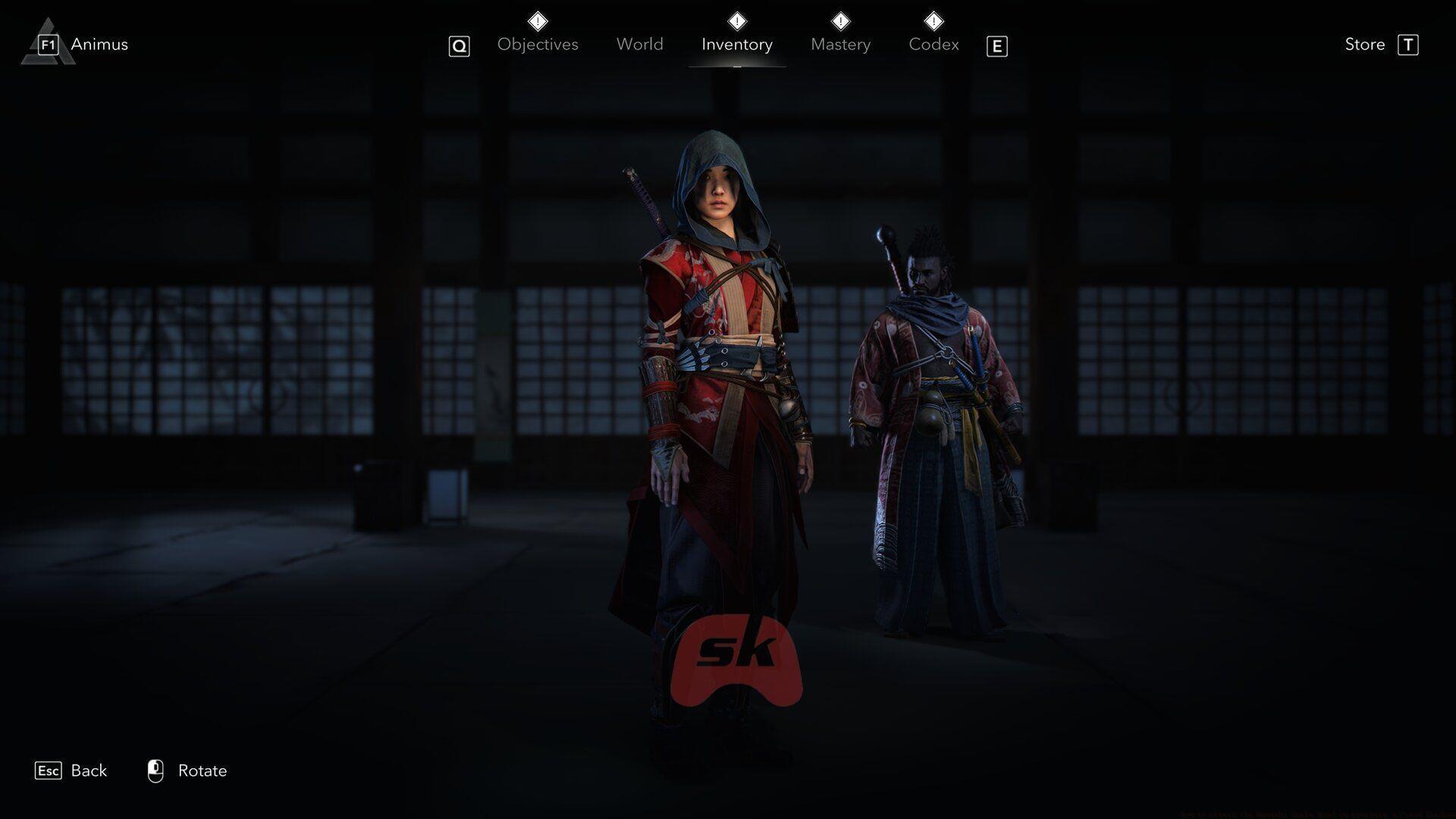The width and height of the screenshot is (1456, 819).
Task: Clear the notification diamond above Codex
Action: click(934, 21)
